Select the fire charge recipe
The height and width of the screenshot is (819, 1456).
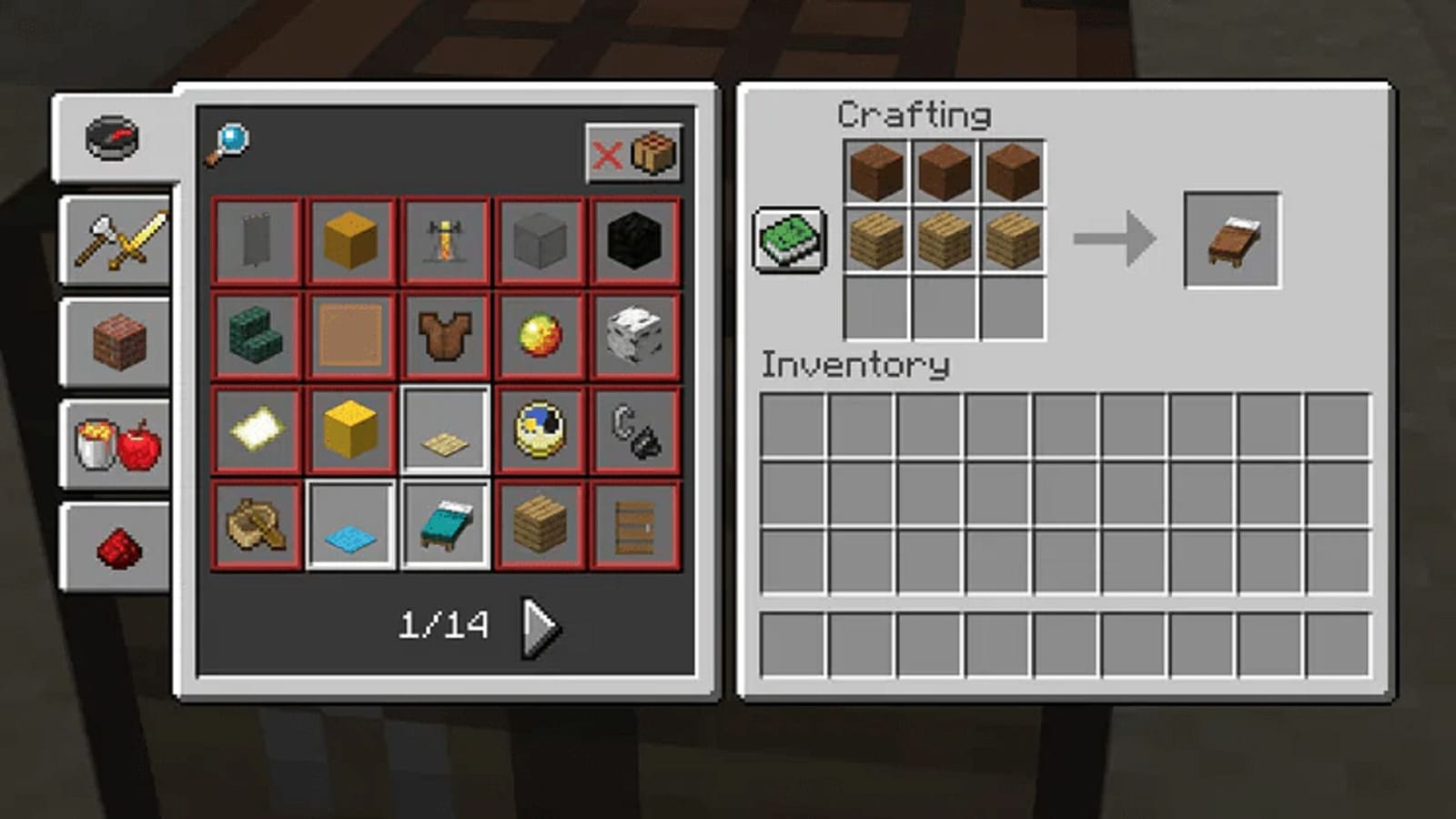pos(541,337)
